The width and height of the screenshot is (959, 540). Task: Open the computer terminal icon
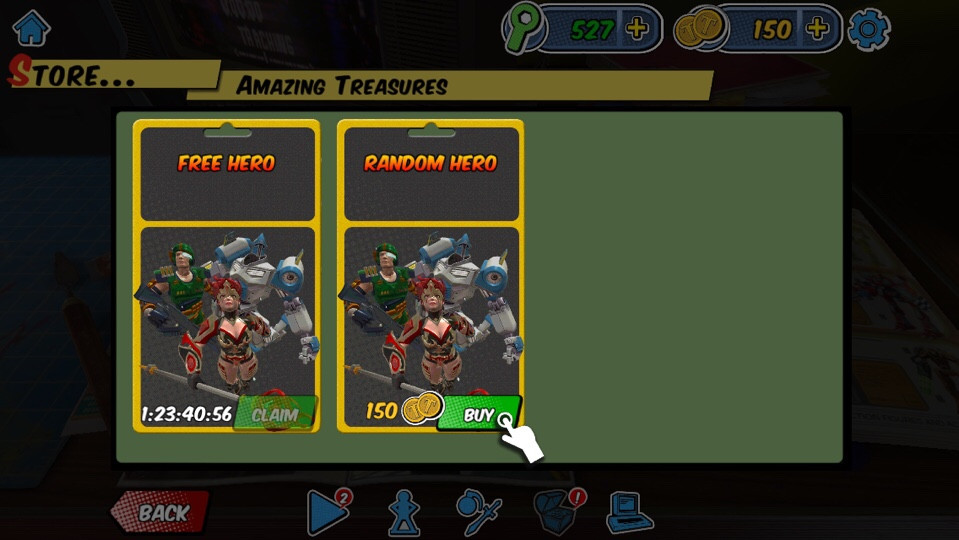(629, 513)
